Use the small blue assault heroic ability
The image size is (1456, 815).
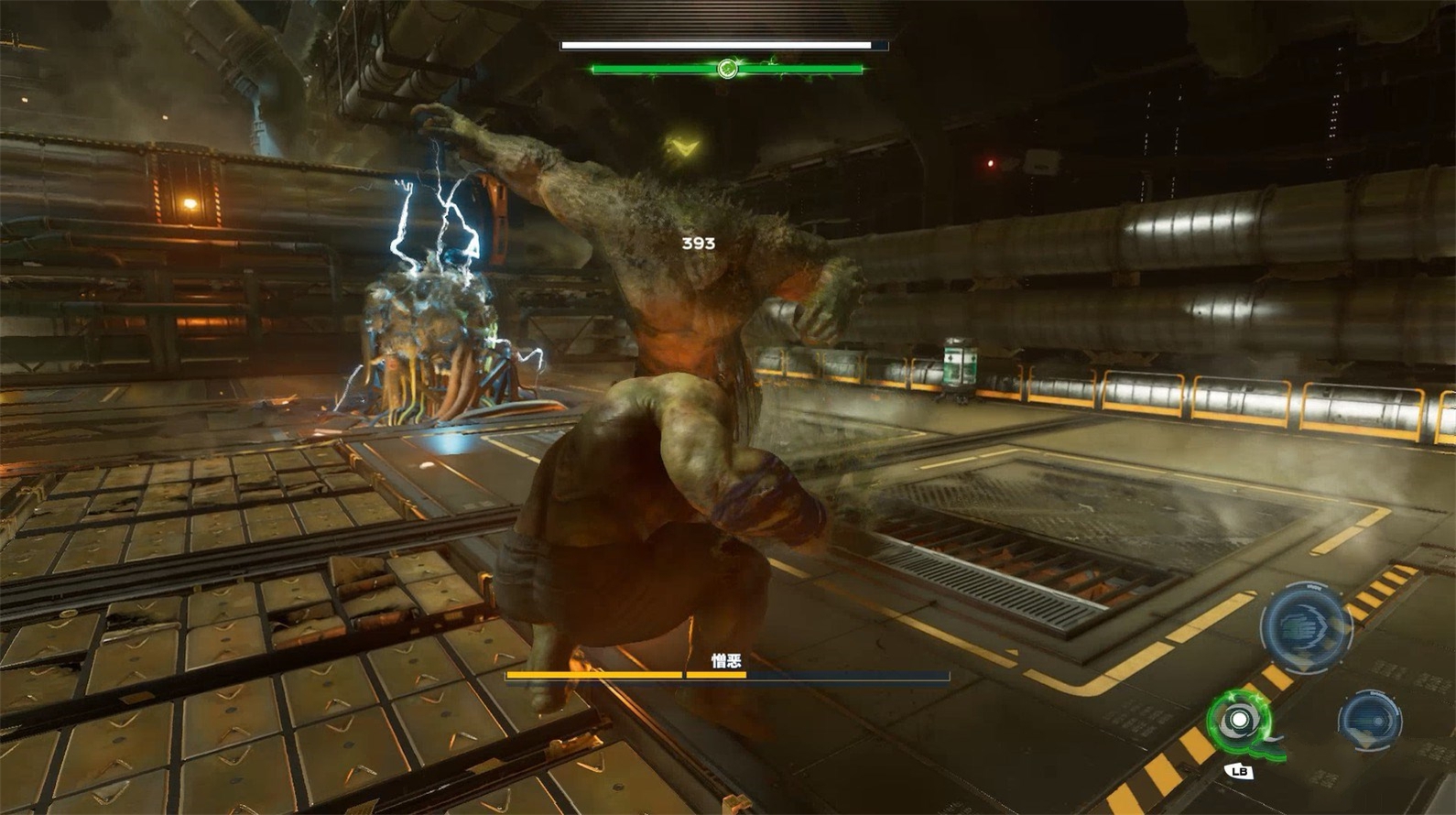click(x=1370, y=719)
